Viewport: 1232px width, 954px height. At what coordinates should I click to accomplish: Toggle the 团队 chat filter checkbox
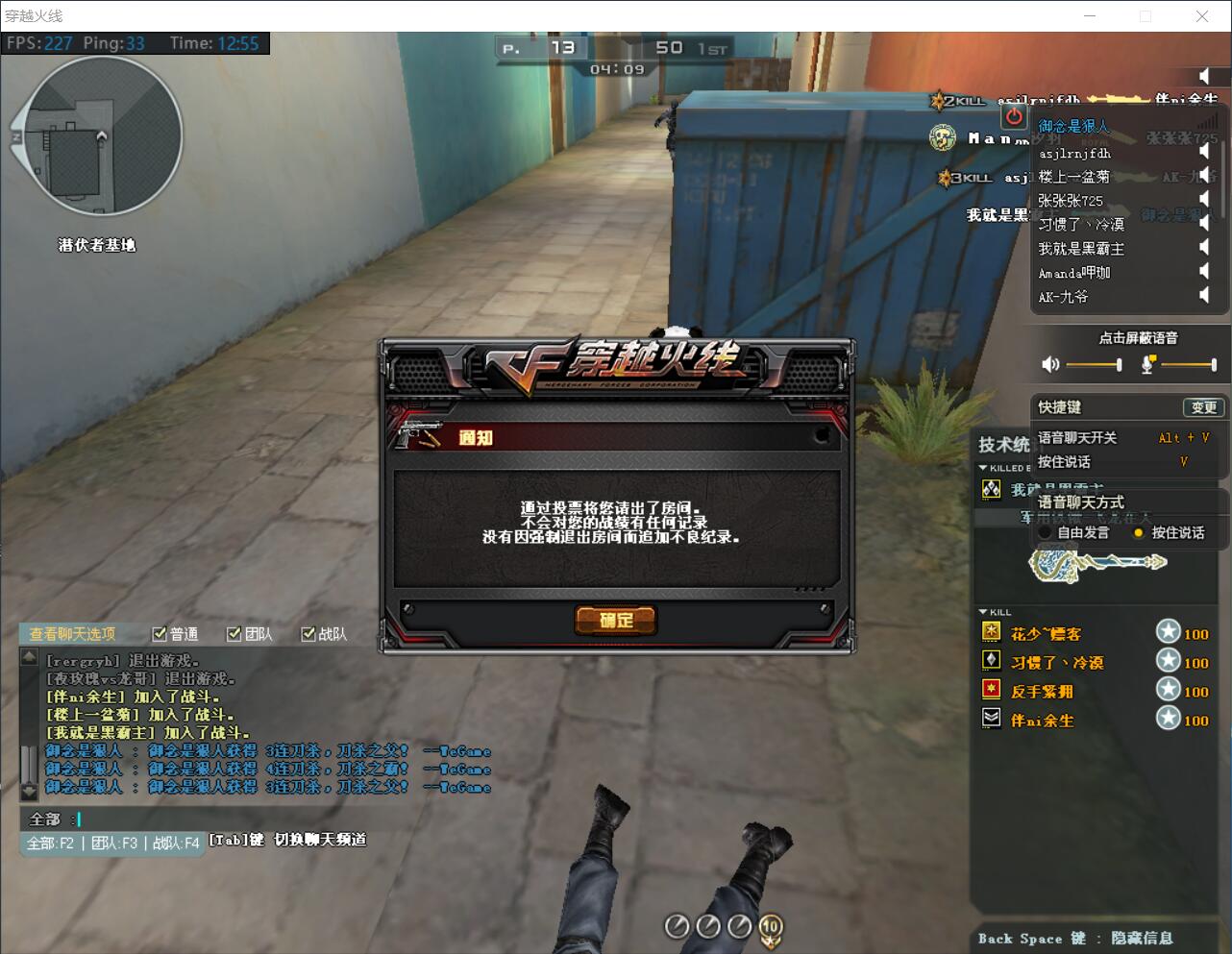pos(234,634)
